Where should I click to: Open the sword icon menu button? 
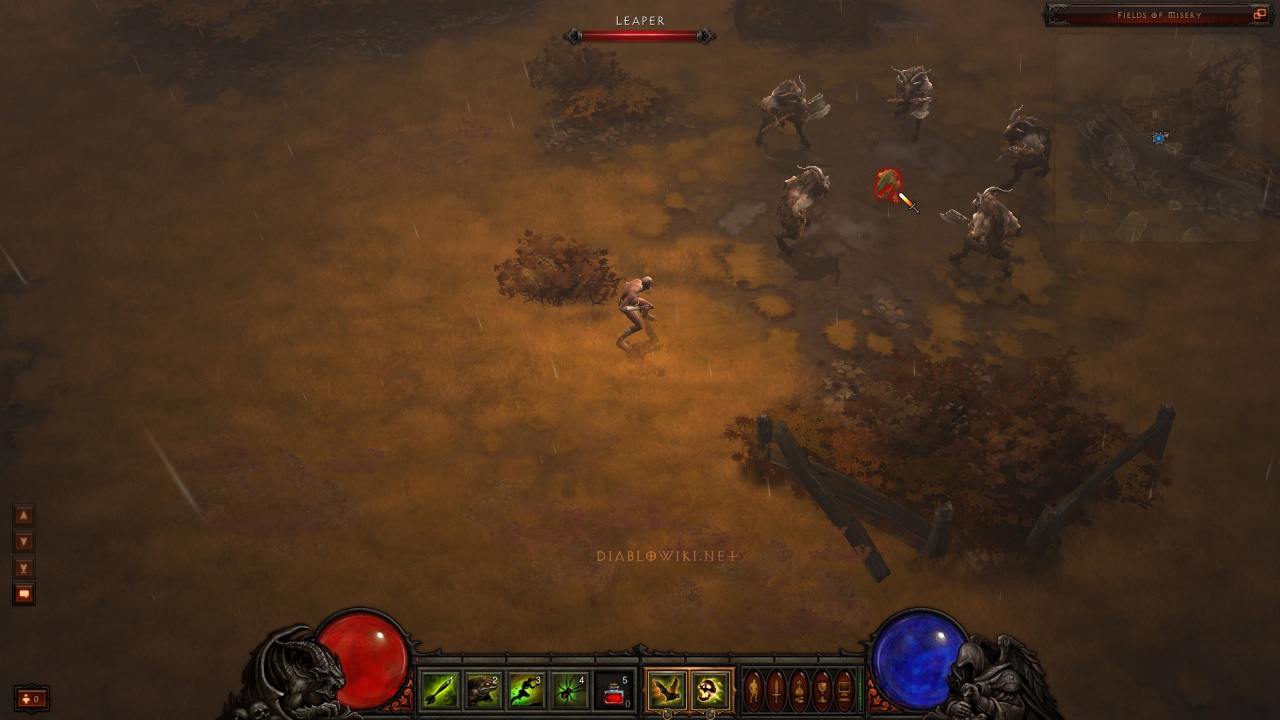(776, 690)
